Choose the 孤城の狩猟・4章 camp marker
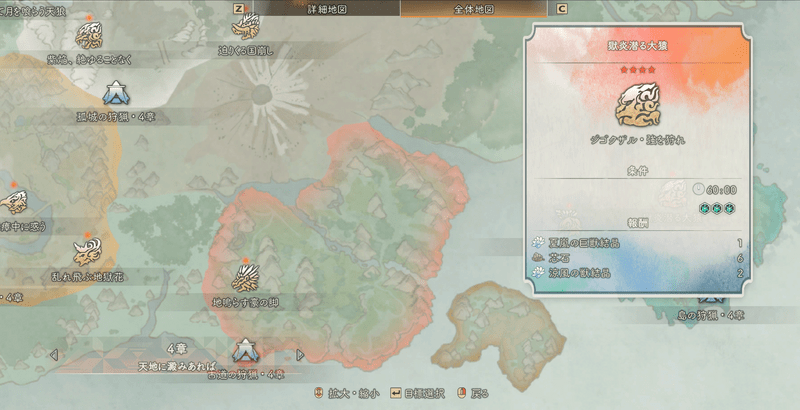800x410 pixels. pos(116,93)
